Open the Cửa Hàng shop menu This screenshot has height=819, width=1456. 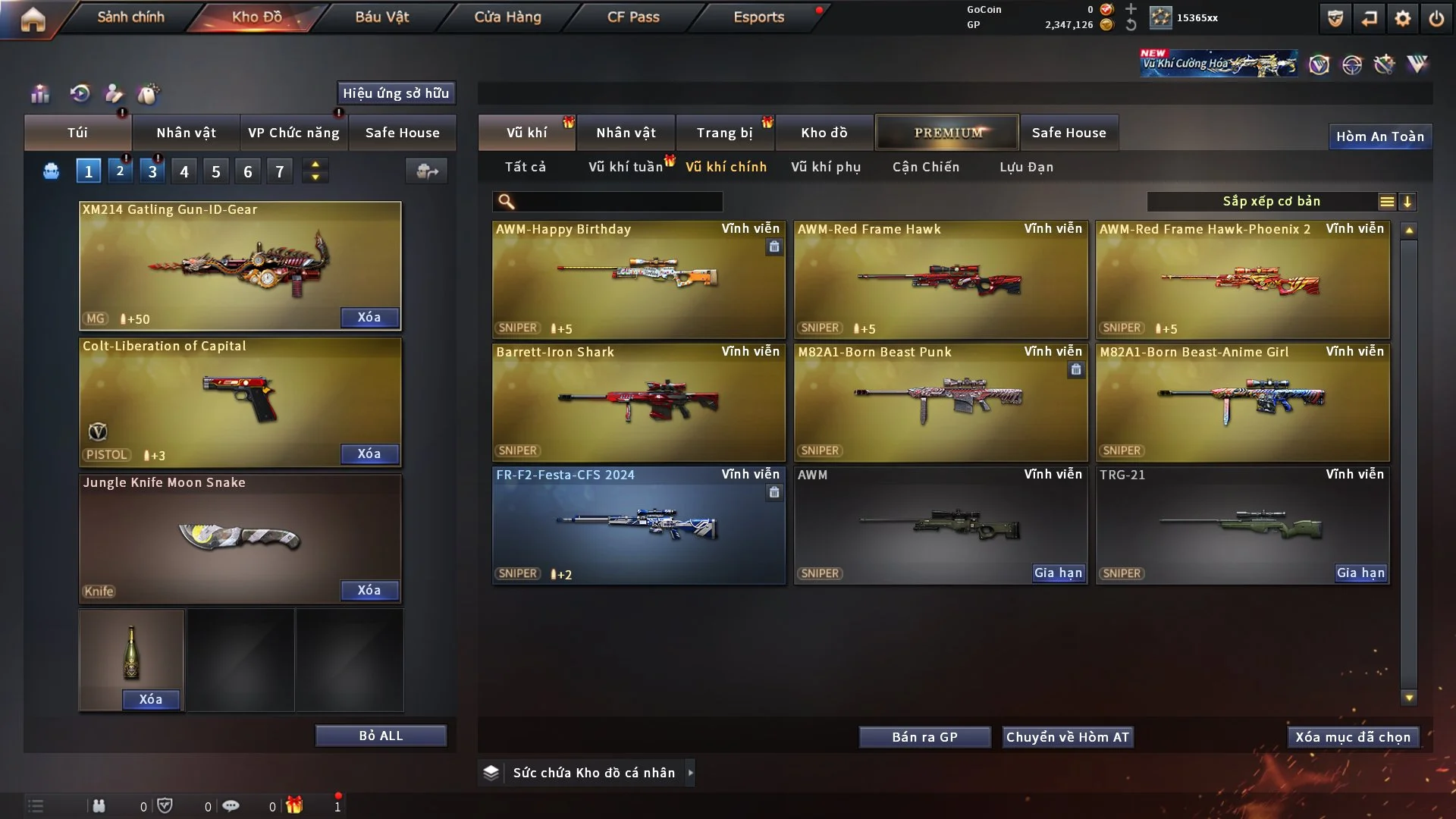(x=507, y=17)
